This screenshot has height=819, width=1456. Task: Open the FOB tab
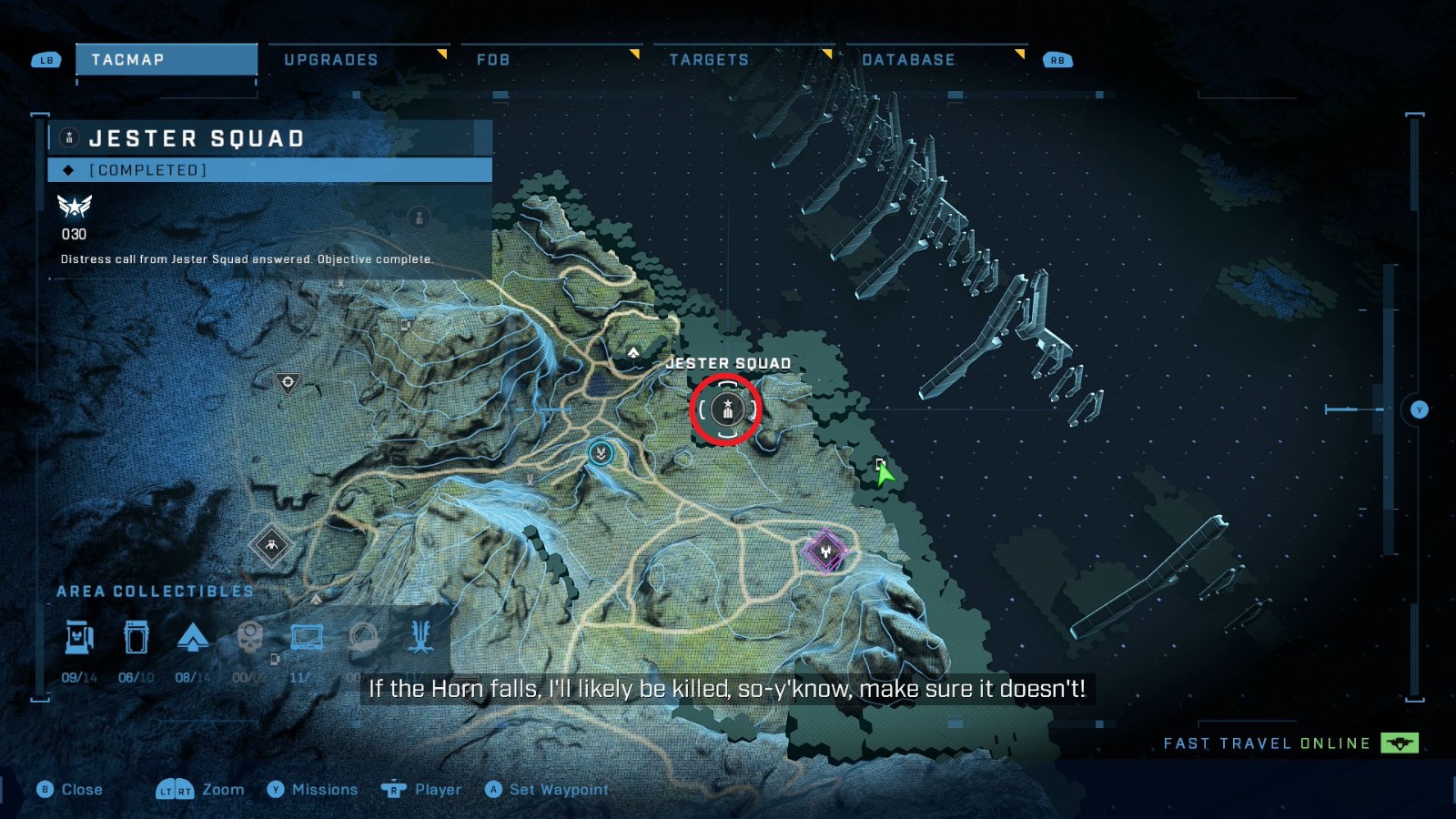point(493,59)
